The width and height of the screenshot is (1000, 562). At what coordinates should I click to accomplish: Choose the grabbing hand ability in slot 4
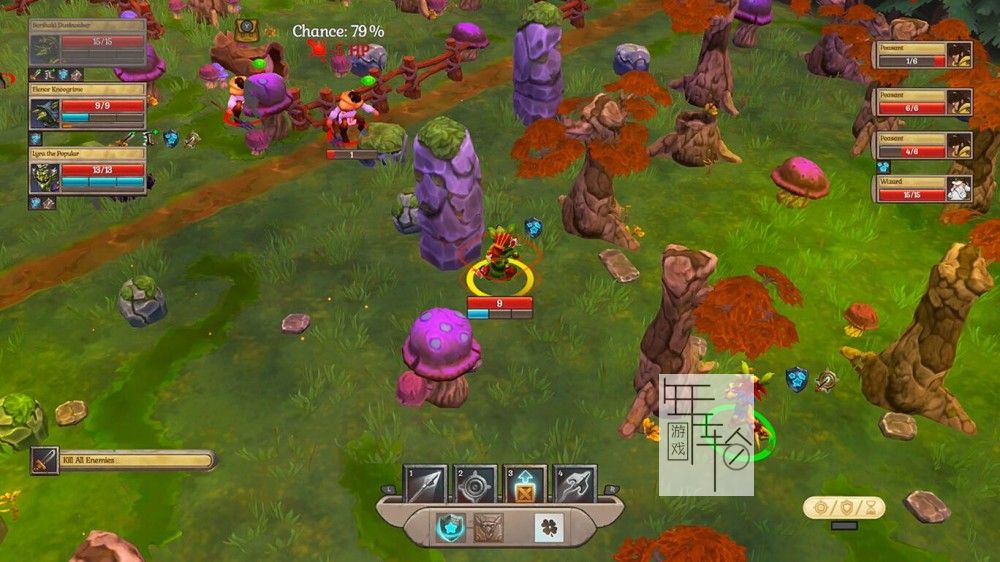[x=575, y=485]
